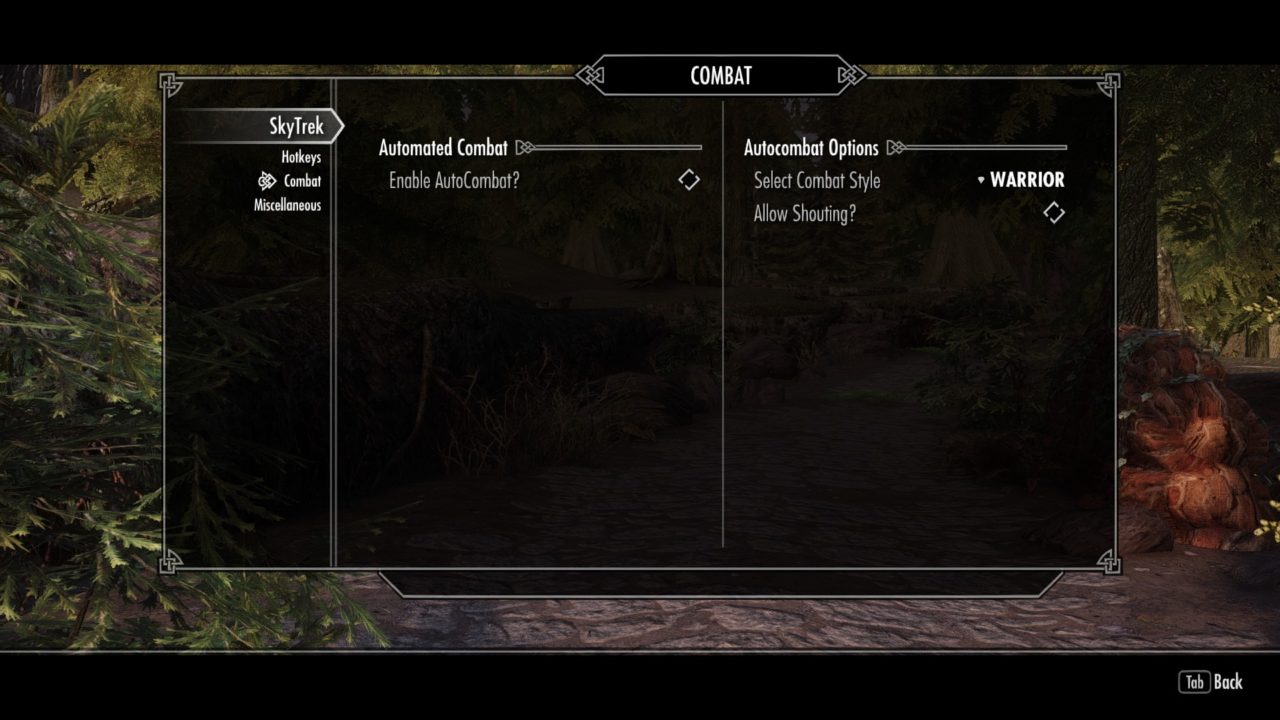Image resolution: width=1280 pixels, height=720 pixels.
Task: Click the COMBAT title banner
Action: point(722,74)
